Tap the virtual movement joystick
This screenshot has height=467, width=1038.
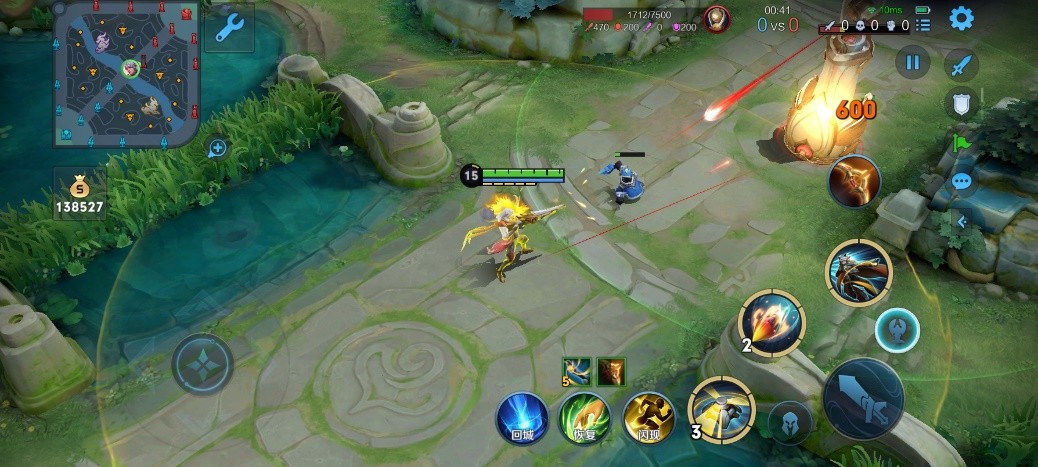(202, 362)
